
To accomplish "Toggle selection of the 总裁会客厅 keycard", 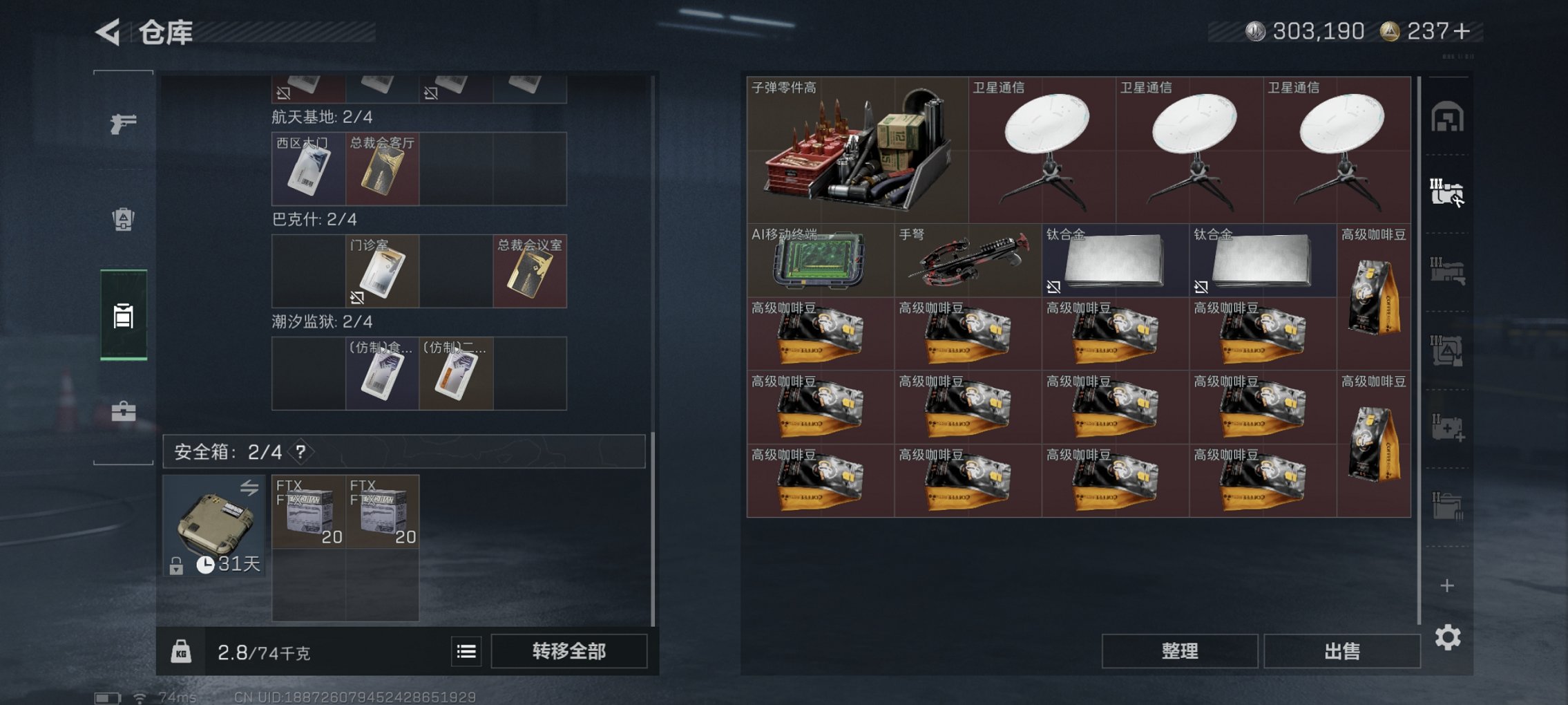I will pyautogui.click(x=382, y=168).
